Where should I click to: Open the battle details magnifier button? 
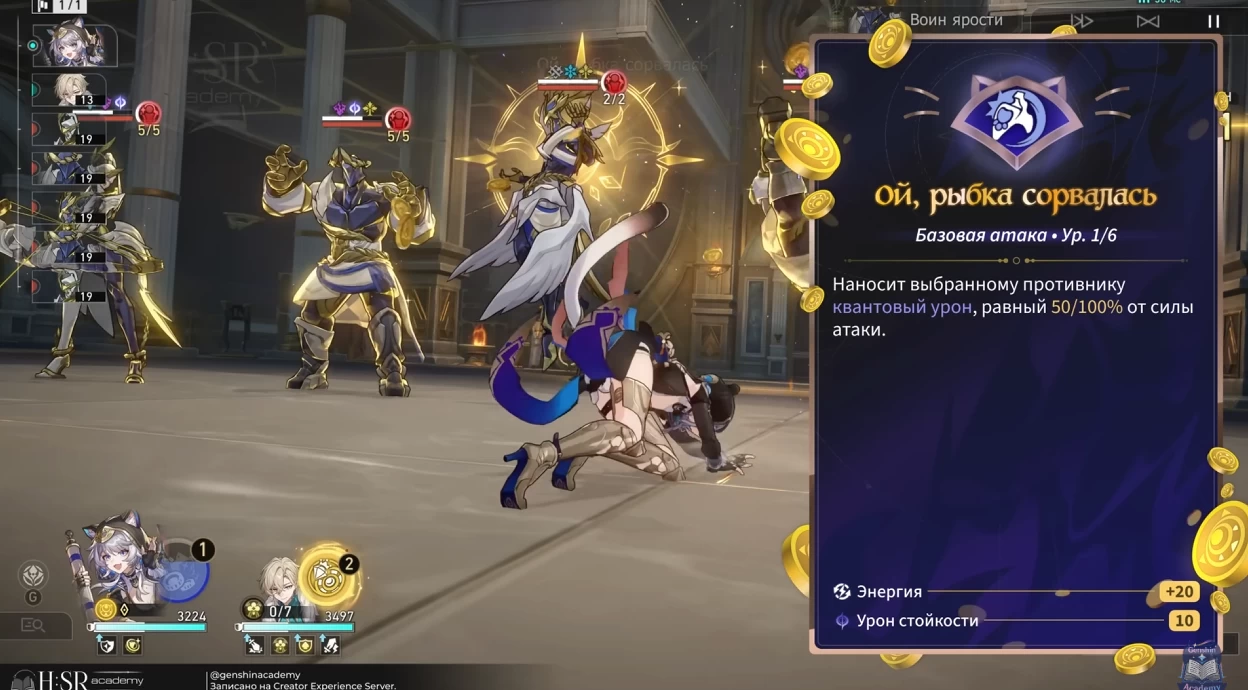pos(33,626)
